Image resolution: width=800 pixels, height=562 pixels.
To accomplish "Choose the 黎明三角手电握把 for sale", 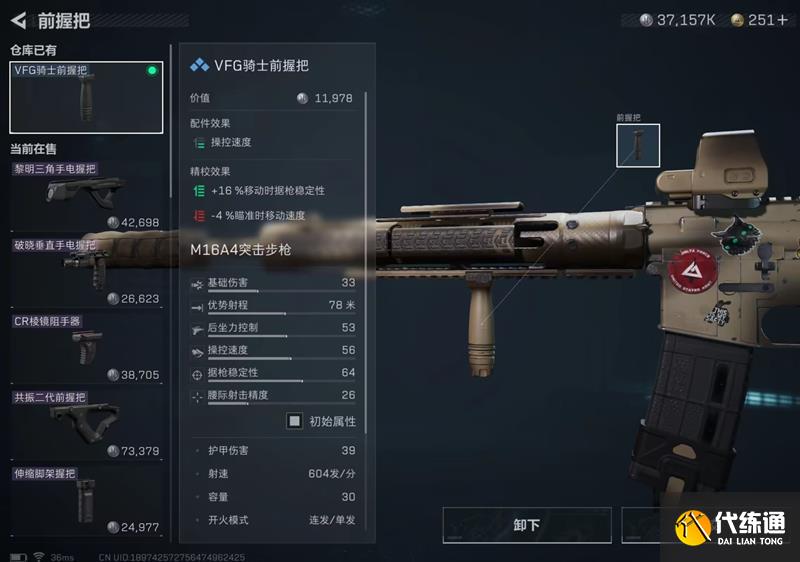I will pos(85,195).
